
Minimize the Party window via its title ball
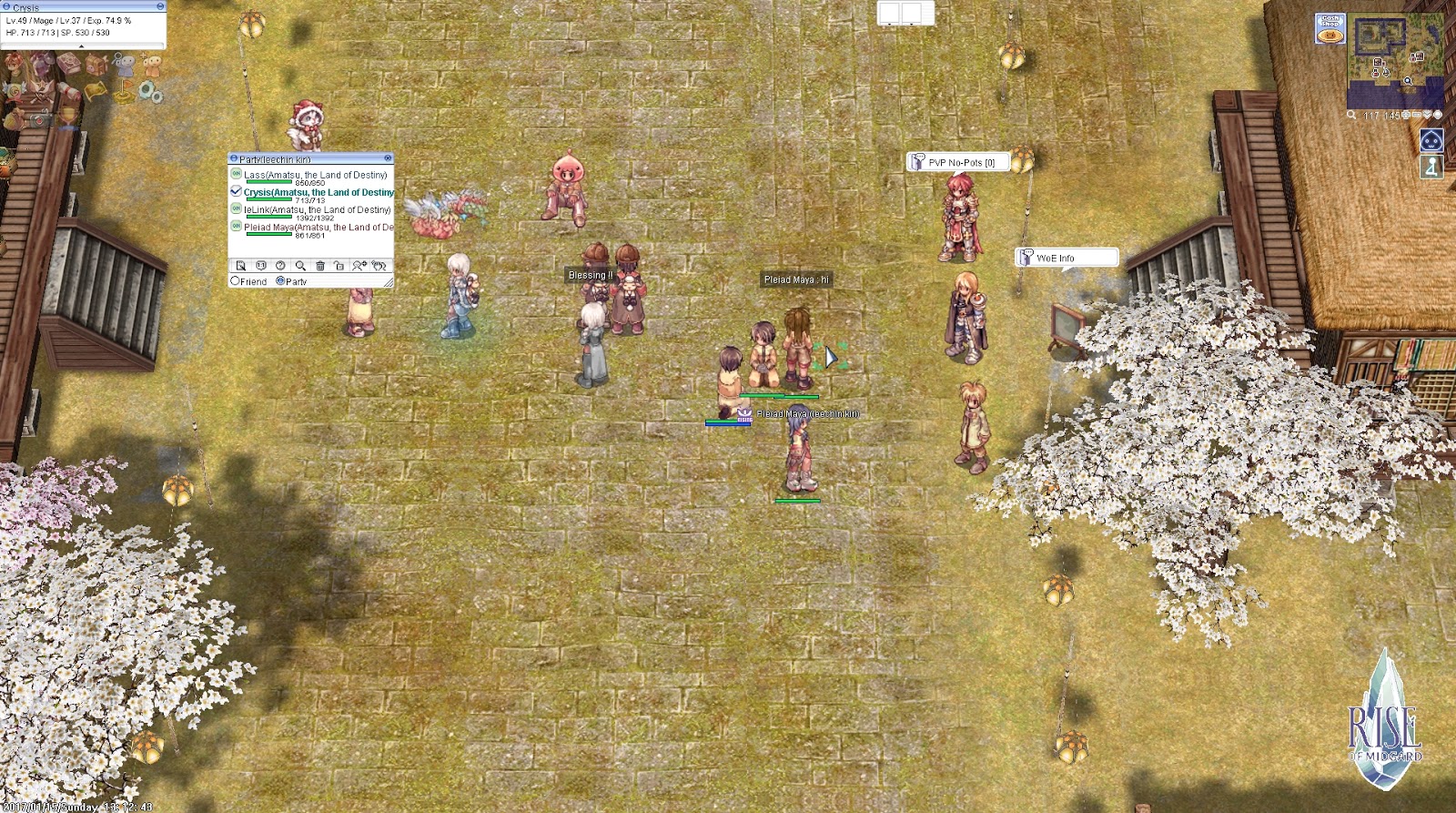click(x=234, y=158)
